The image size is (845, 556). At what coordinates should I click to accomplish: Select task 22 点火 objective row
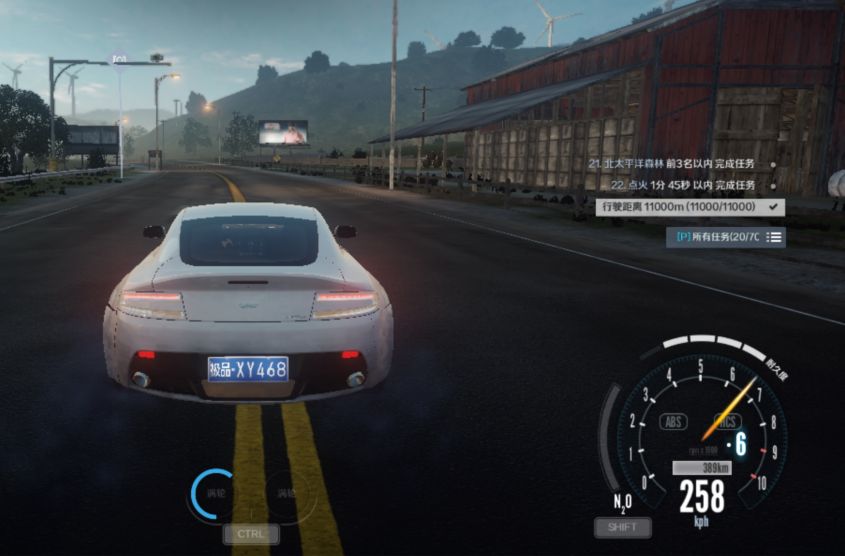pos(683,185)
